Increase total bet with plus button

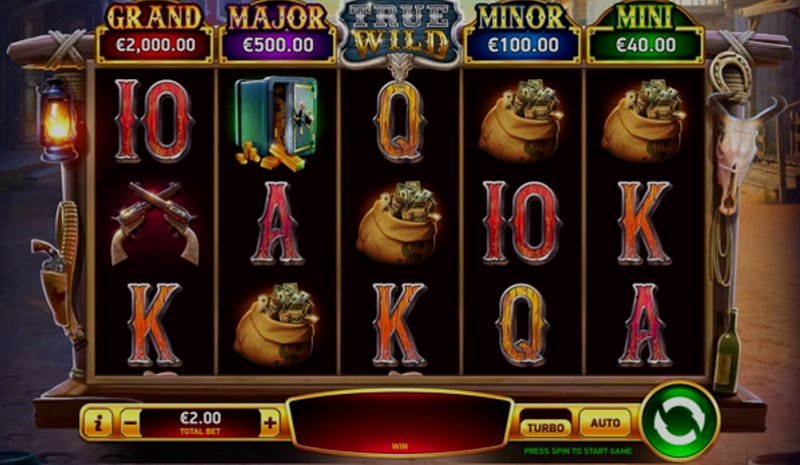click(270, 423)
